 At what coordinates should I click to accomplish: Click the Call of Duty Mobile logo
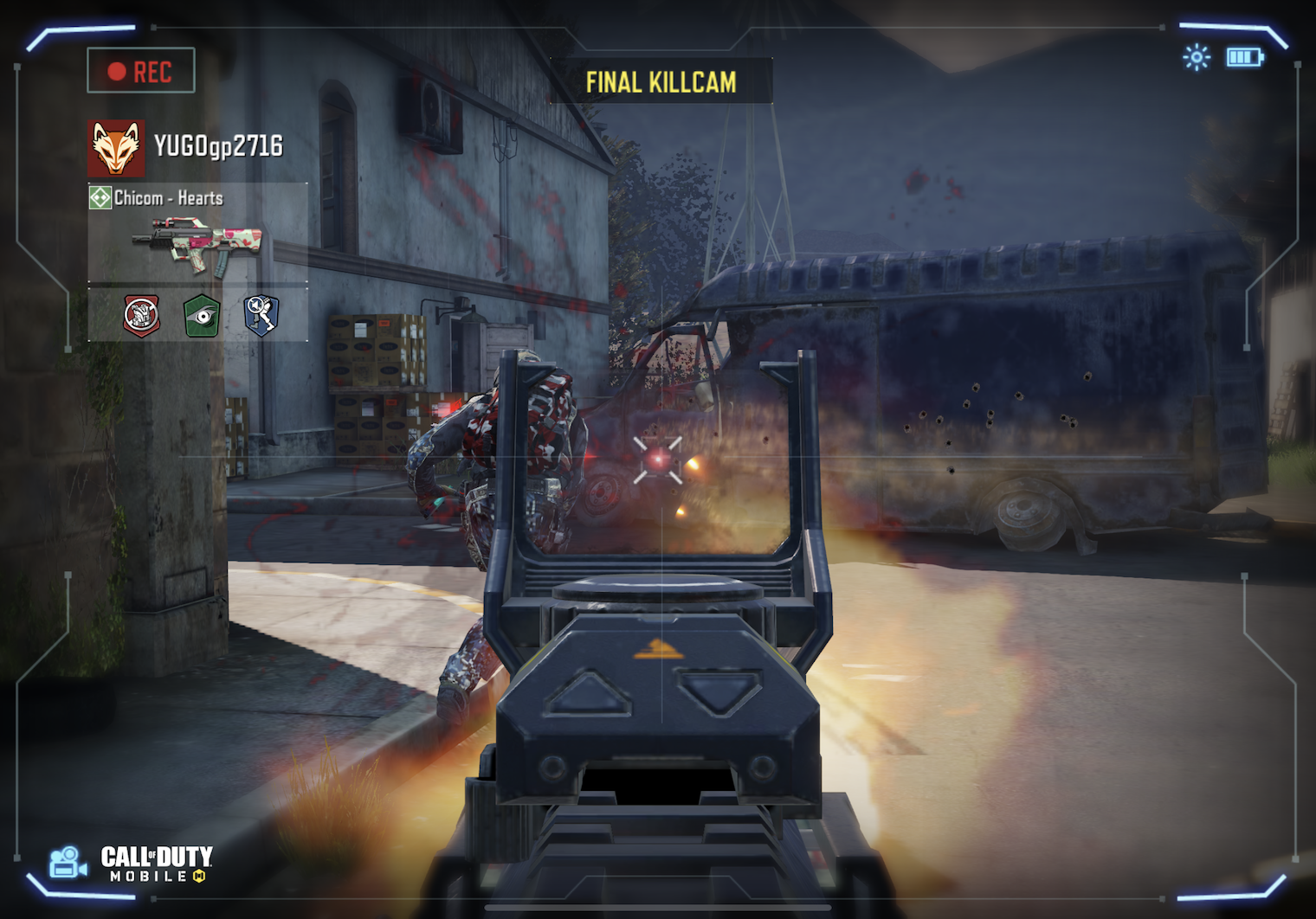(157, 864)
